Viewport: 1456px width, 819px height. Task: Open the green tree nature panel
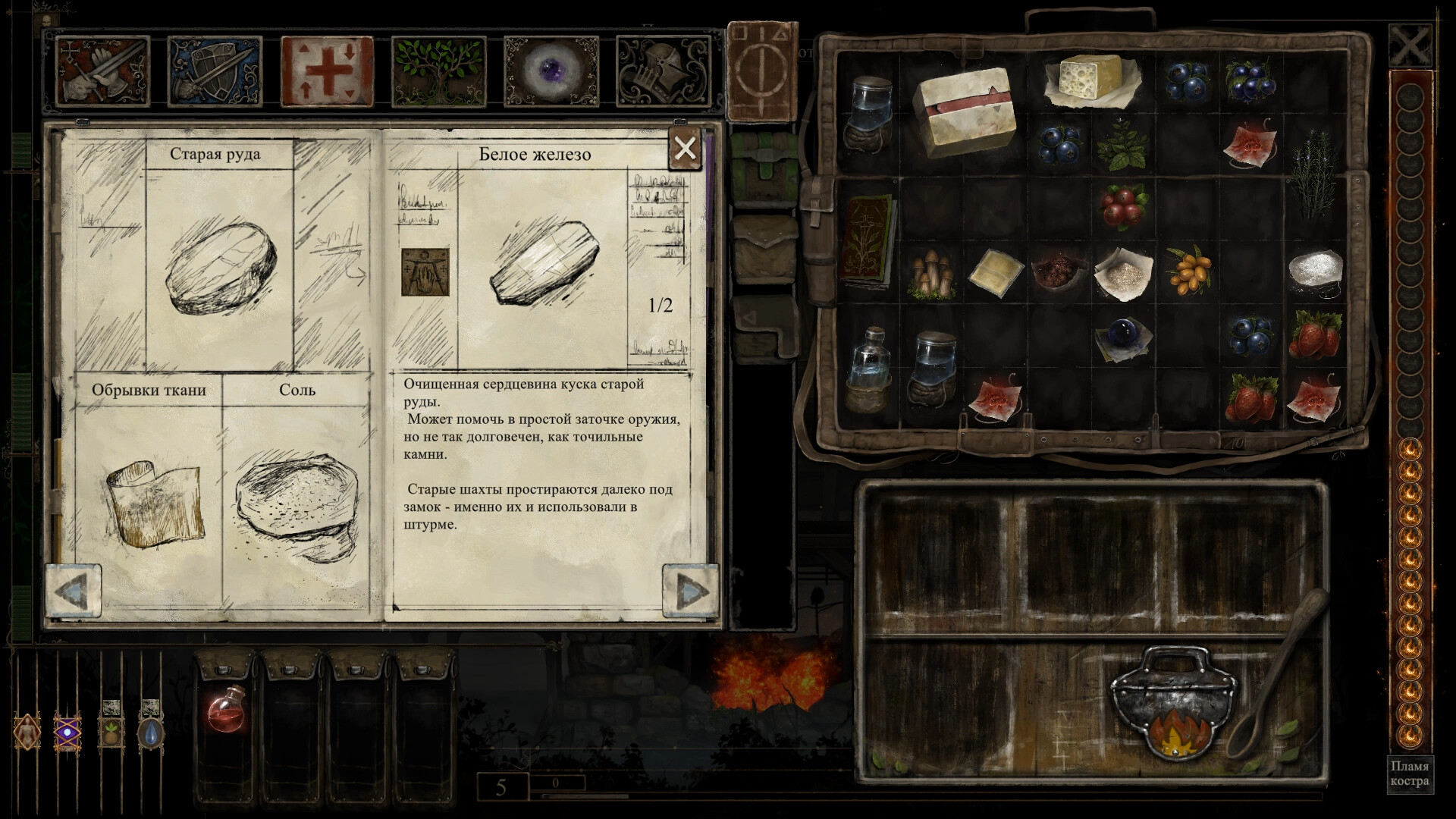coord(440,72)
